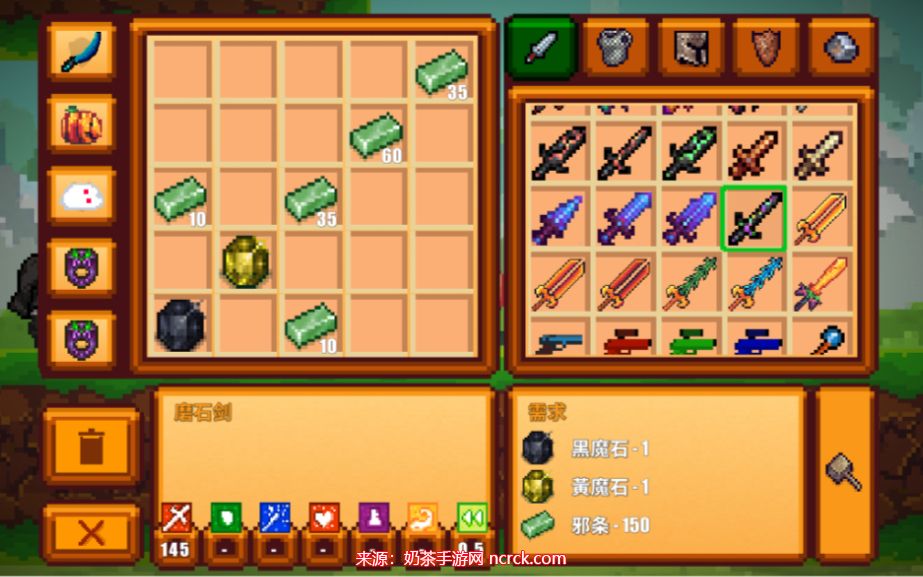Choose the golden broadsword recipe
This screenshot has height=577, width=923.
[819, 217]
